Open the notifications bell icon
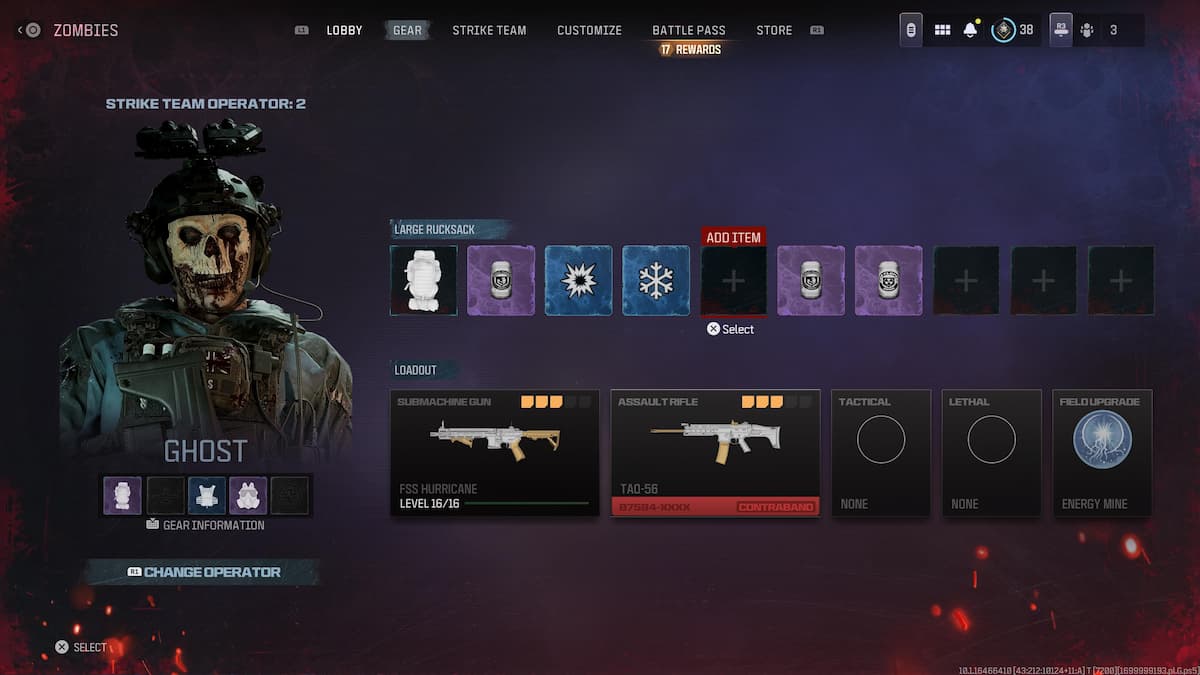 pos(970,30)
